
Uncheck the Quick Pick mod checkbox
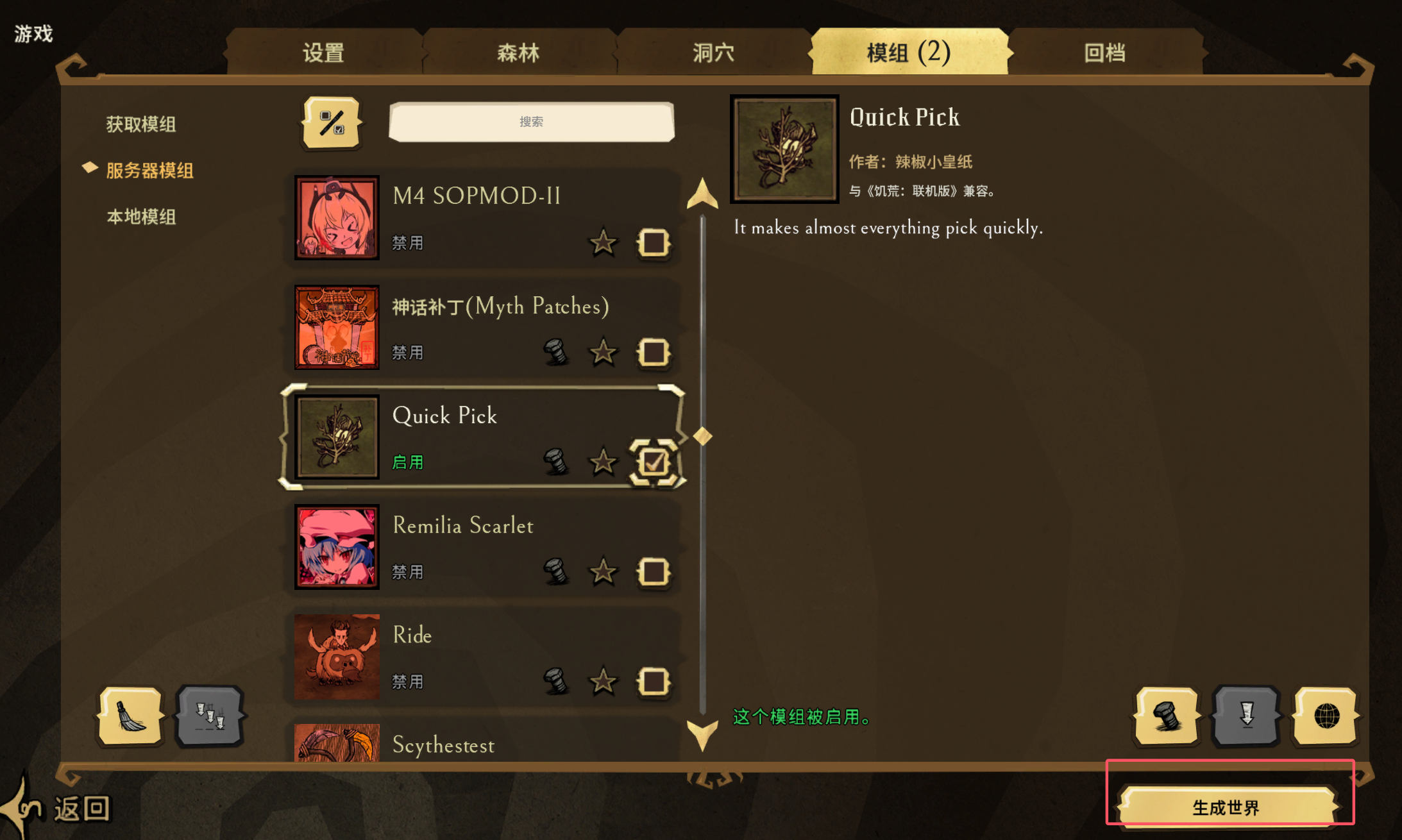click(x=654, y=462)
